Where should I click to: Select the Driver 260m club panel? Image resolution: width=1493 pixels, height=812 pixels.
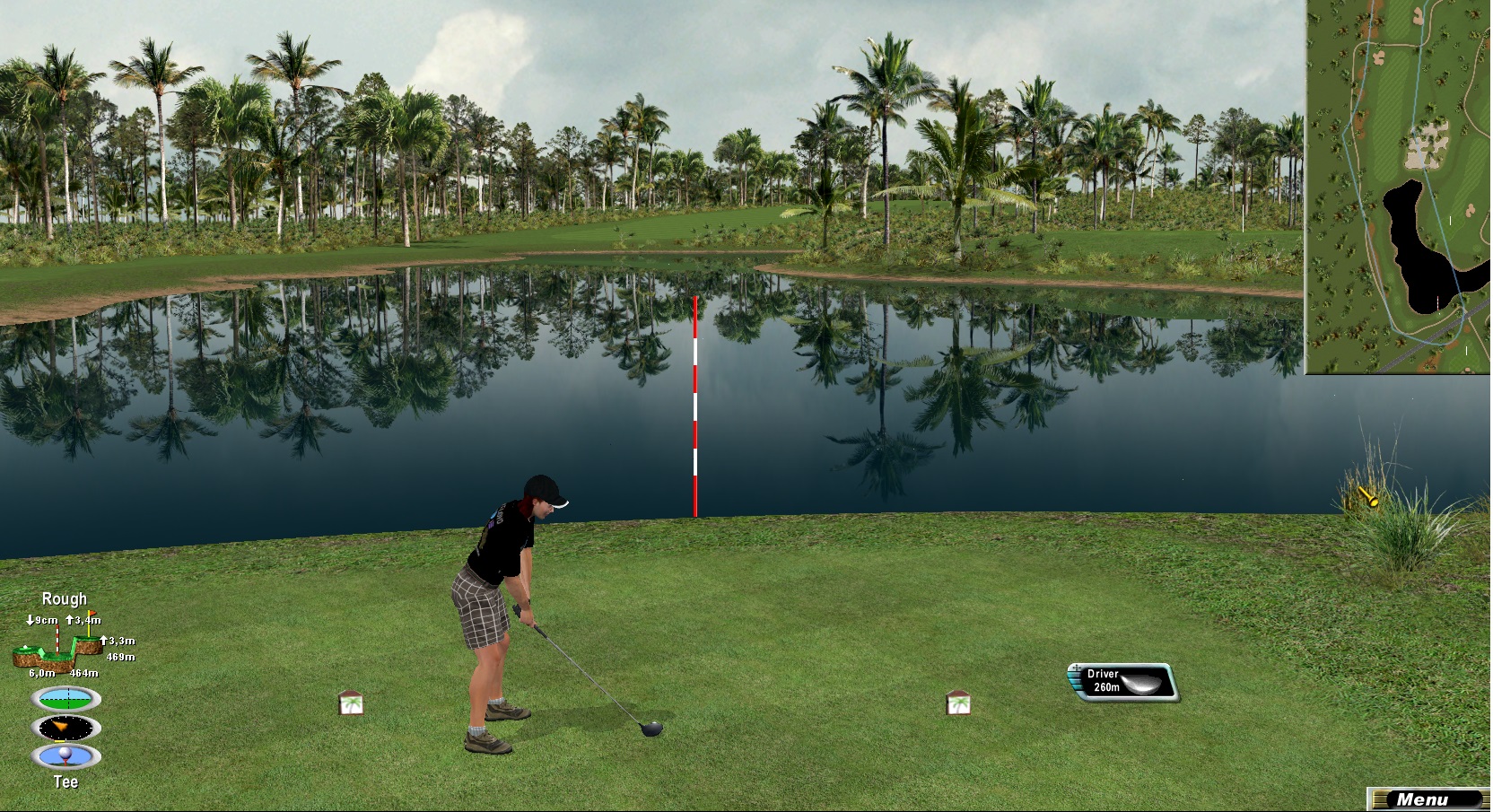pyautogui.click(x=1122, y=682)
